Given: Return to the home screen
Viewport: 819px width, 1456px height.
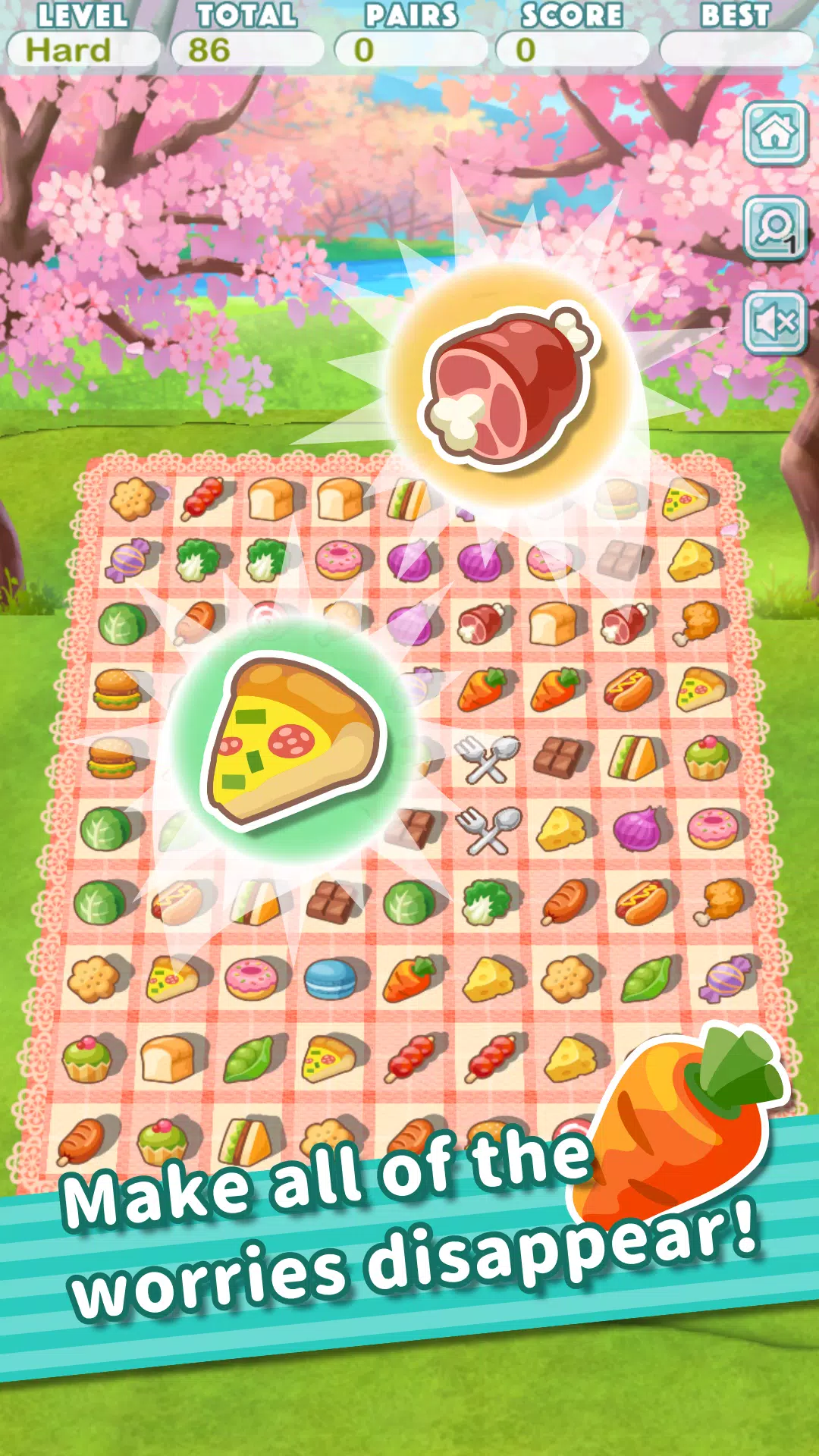Looking at the screenshot, I should coord(774,133).
